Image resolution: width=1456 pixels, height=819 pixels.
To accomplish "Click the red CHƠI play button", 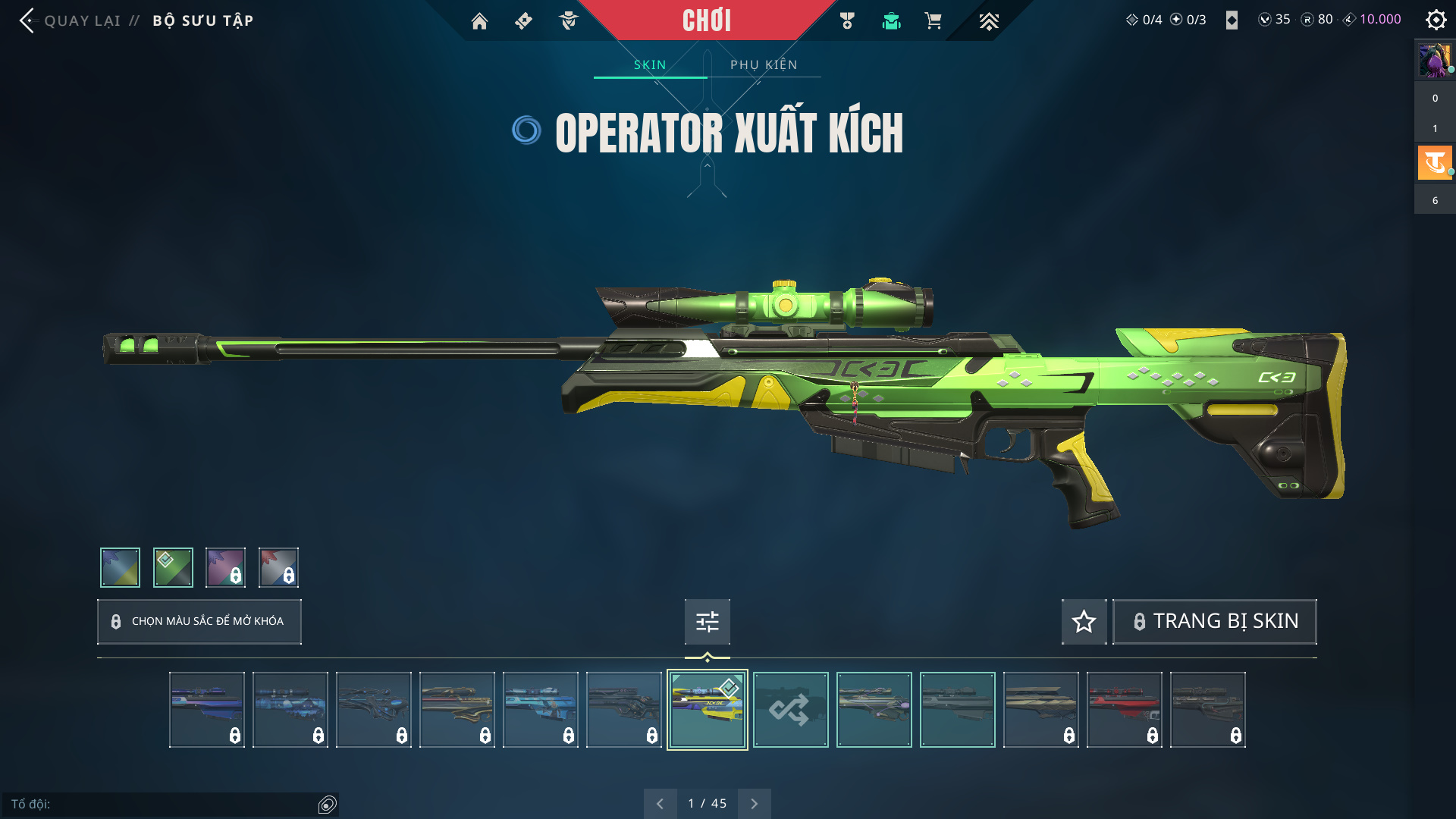I will [706, 20].
